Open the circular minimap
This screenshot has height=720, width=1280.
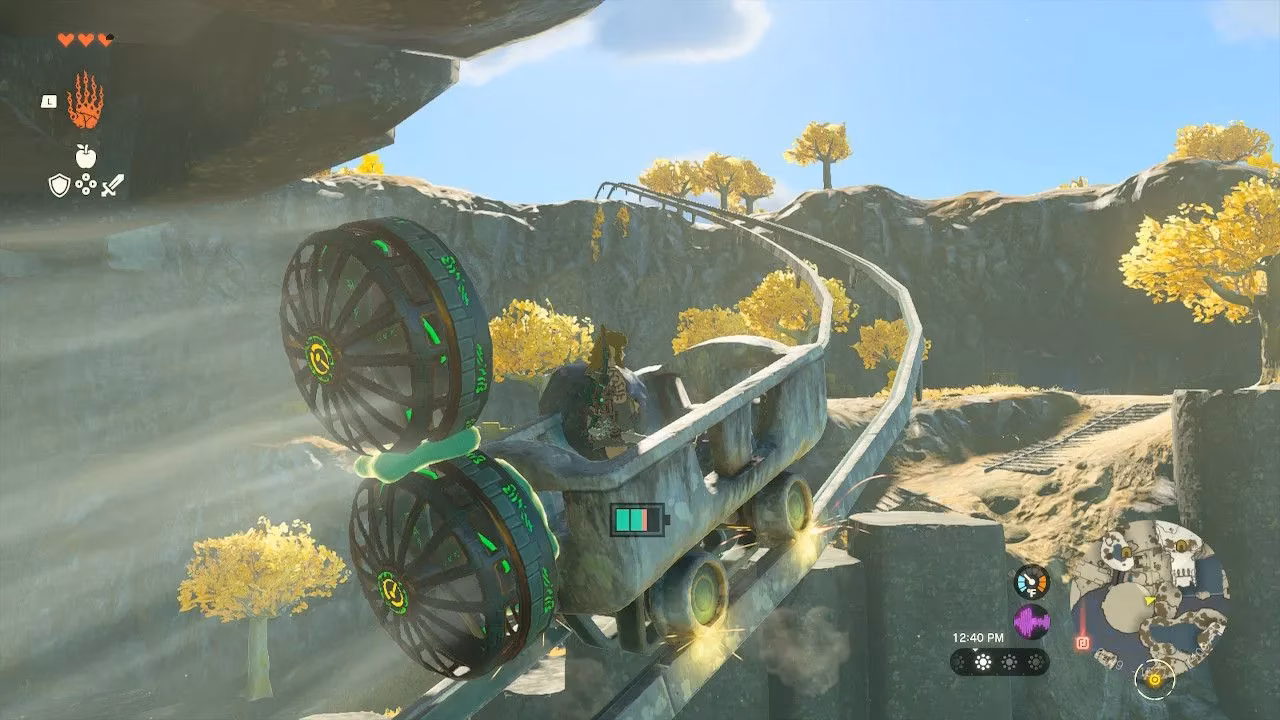1149,597
